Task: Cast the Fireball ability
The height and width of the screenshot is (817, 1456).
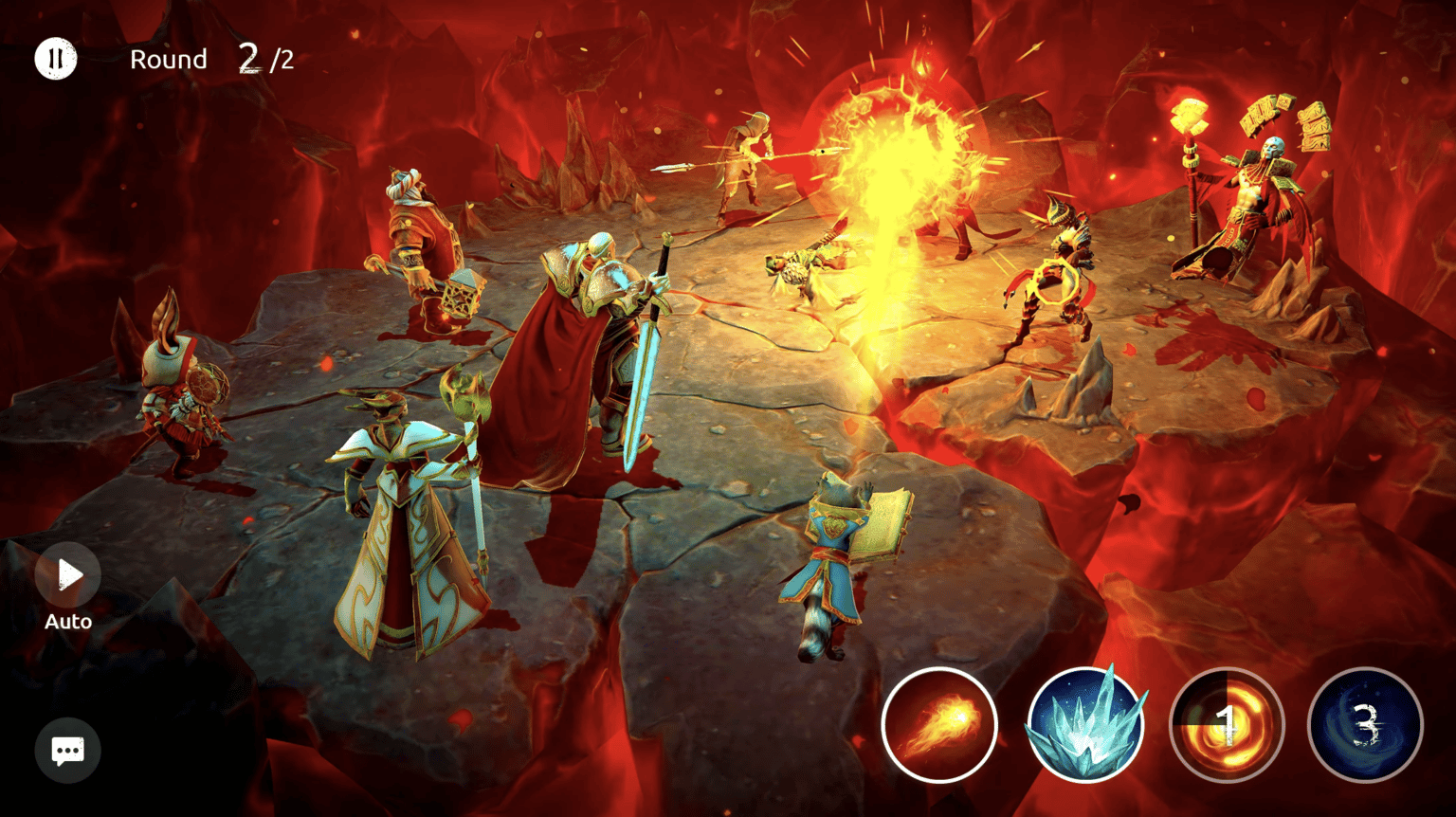Action: pos(939,725)
